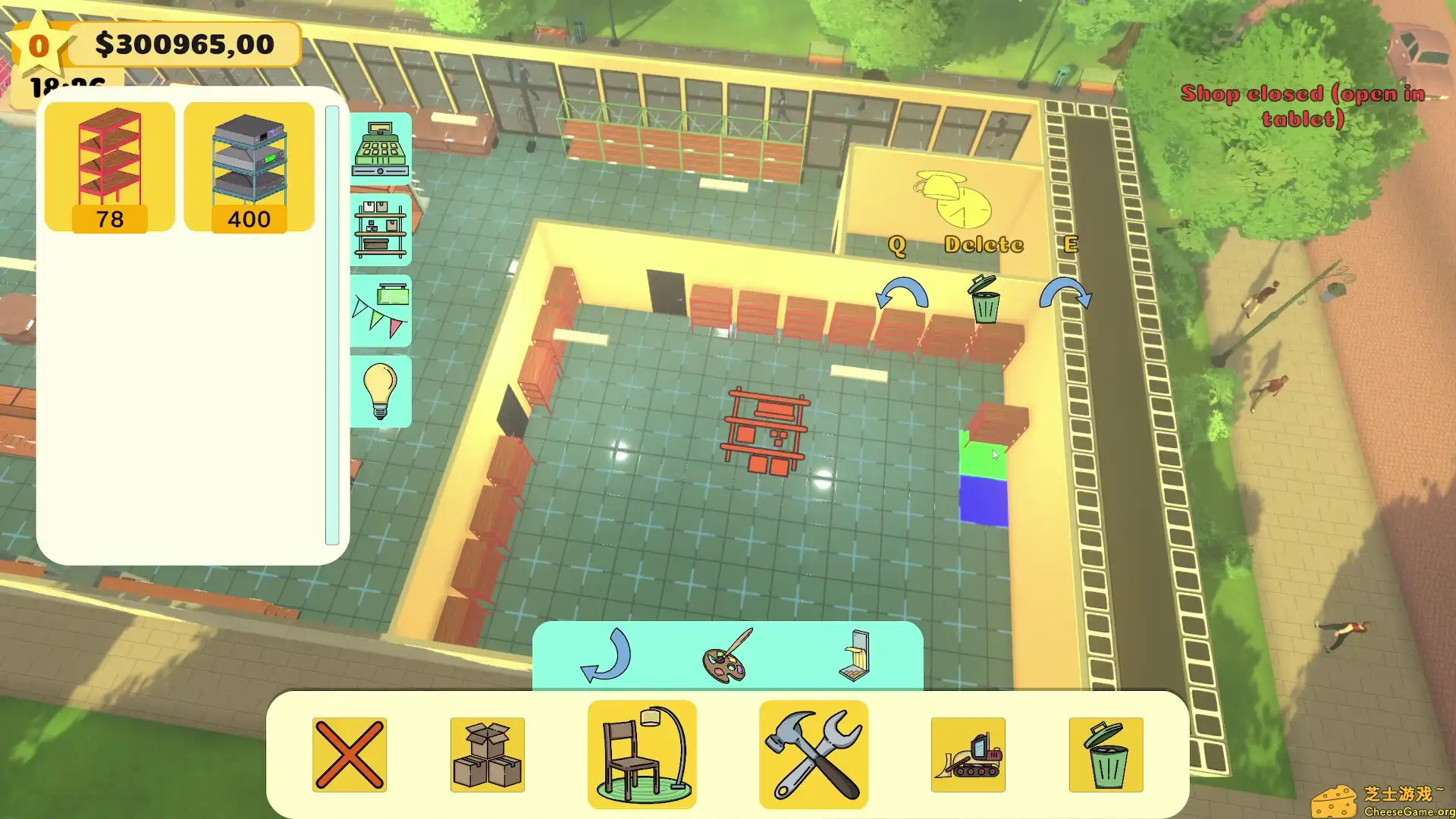
Task: Open the lighting bulb category icon
Action: (380, 389)
